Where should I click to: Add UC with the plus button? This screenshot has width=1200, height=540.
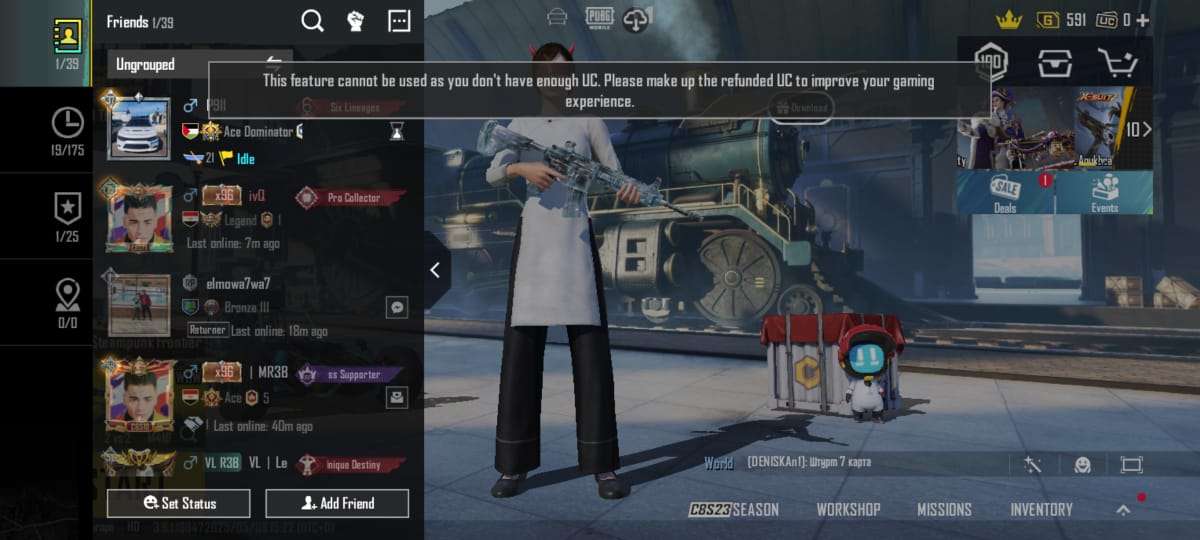coord(1142,20)
